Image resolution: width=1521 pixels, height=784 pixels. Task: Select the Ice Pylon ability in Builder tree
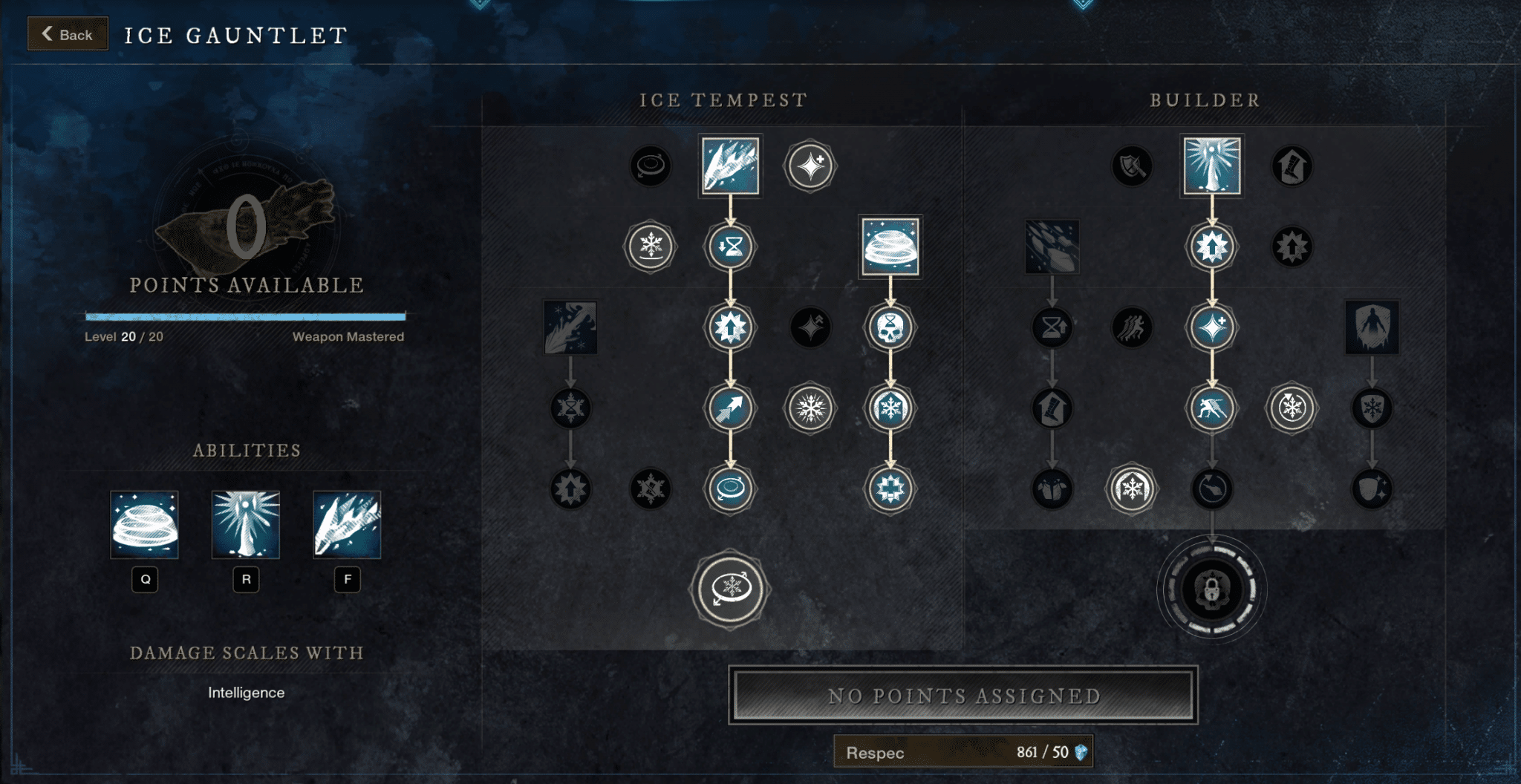pyautogui.click(x=1211, y=166)
